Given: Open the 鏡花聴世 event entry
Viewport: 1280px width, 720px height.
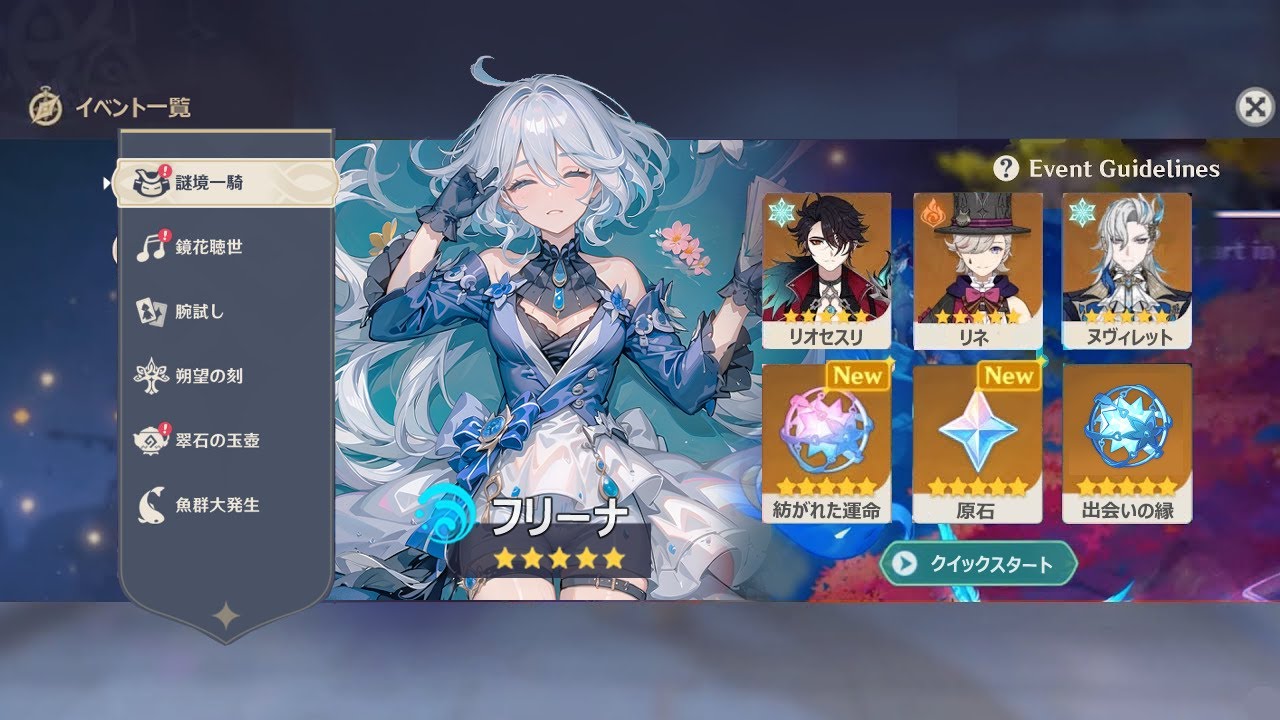Looking at the screenshot, I should coord(225,247).
